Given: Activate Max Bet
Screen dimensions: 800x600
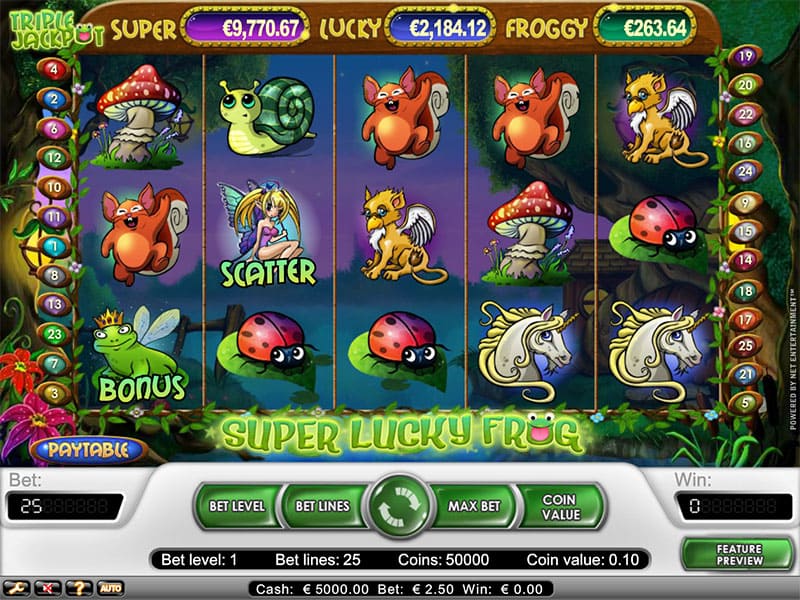Looking at the screenshot, I should [474, 506].
